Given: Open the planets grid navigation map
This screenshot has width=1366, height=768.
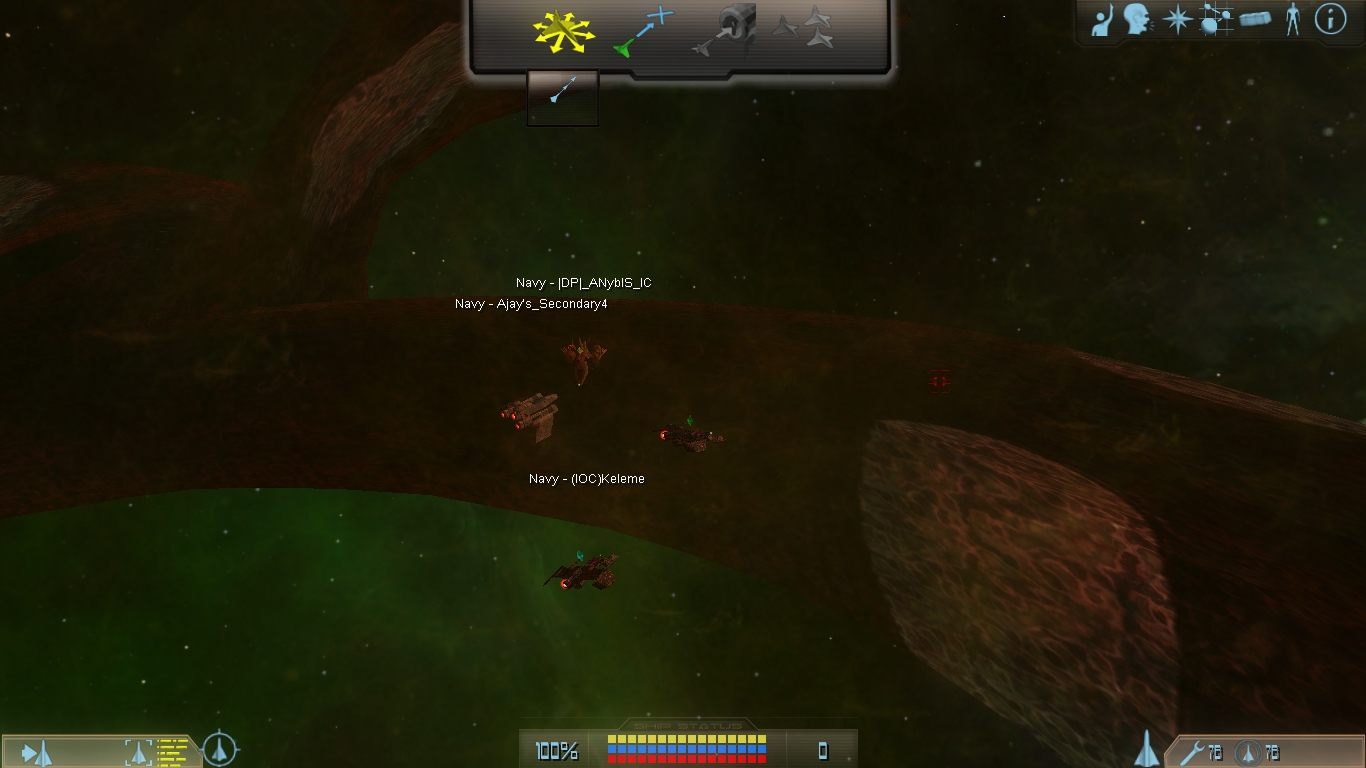Looking at the screenshot, I should tap(1216, 20).
